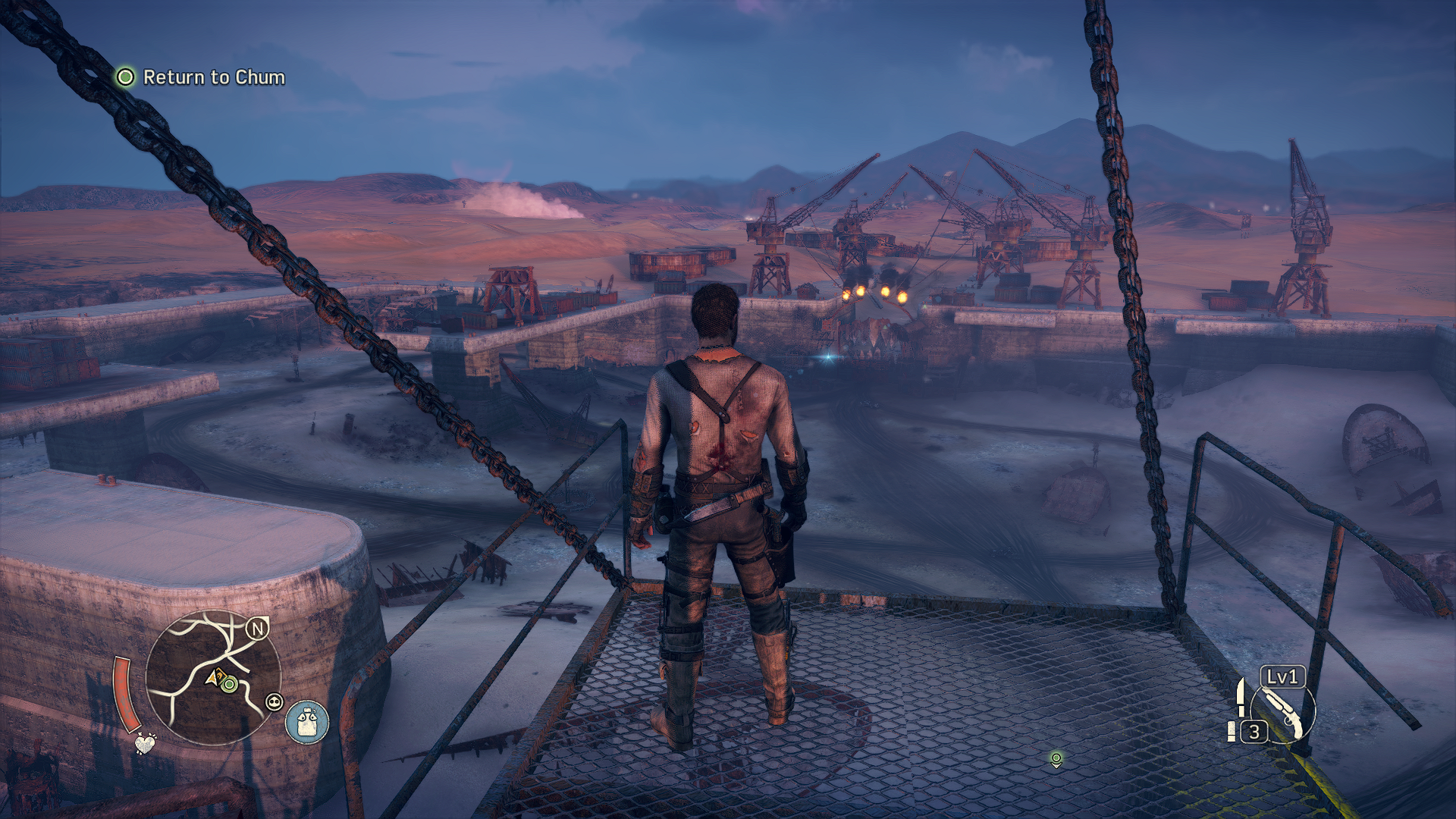Click the Lv1 level badge
The height and width of the screenshot is (819, 1456).
1282,676
